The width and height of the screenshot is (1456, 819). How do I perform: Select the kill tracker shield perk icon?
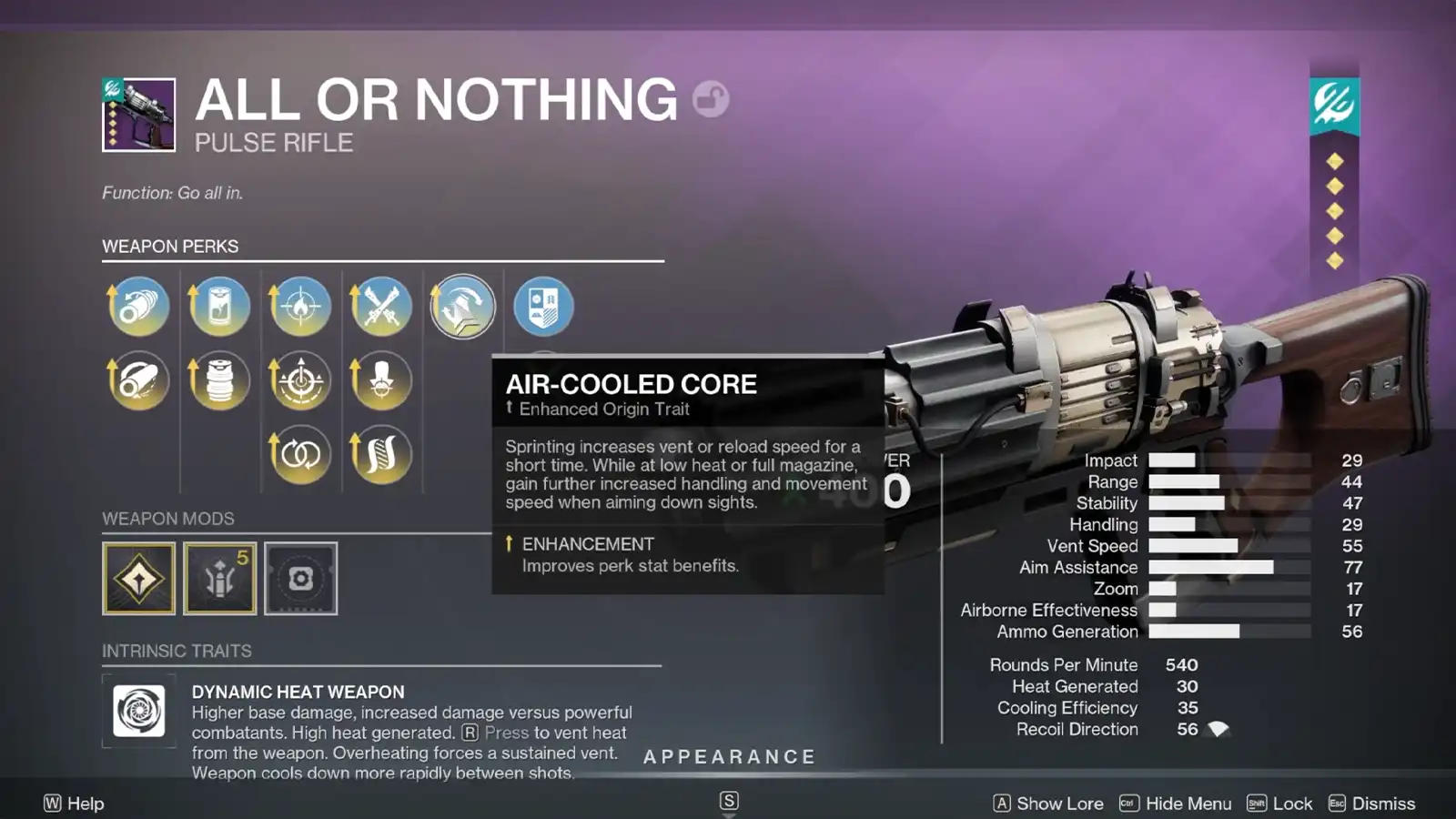coord(541,307)
